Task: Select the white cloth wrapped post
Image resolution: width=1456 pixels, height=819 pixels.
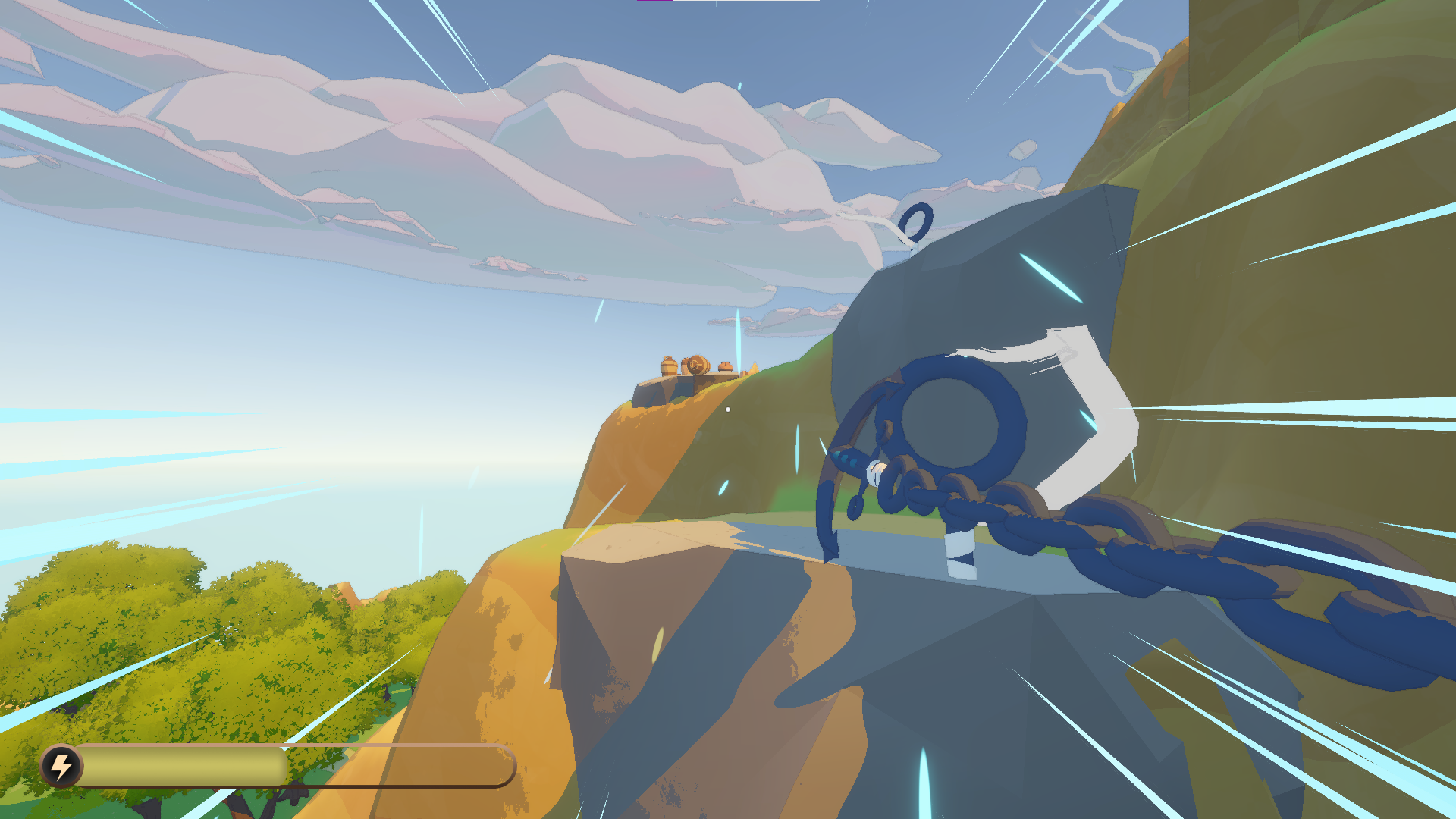Action: (x=961, y=555)
